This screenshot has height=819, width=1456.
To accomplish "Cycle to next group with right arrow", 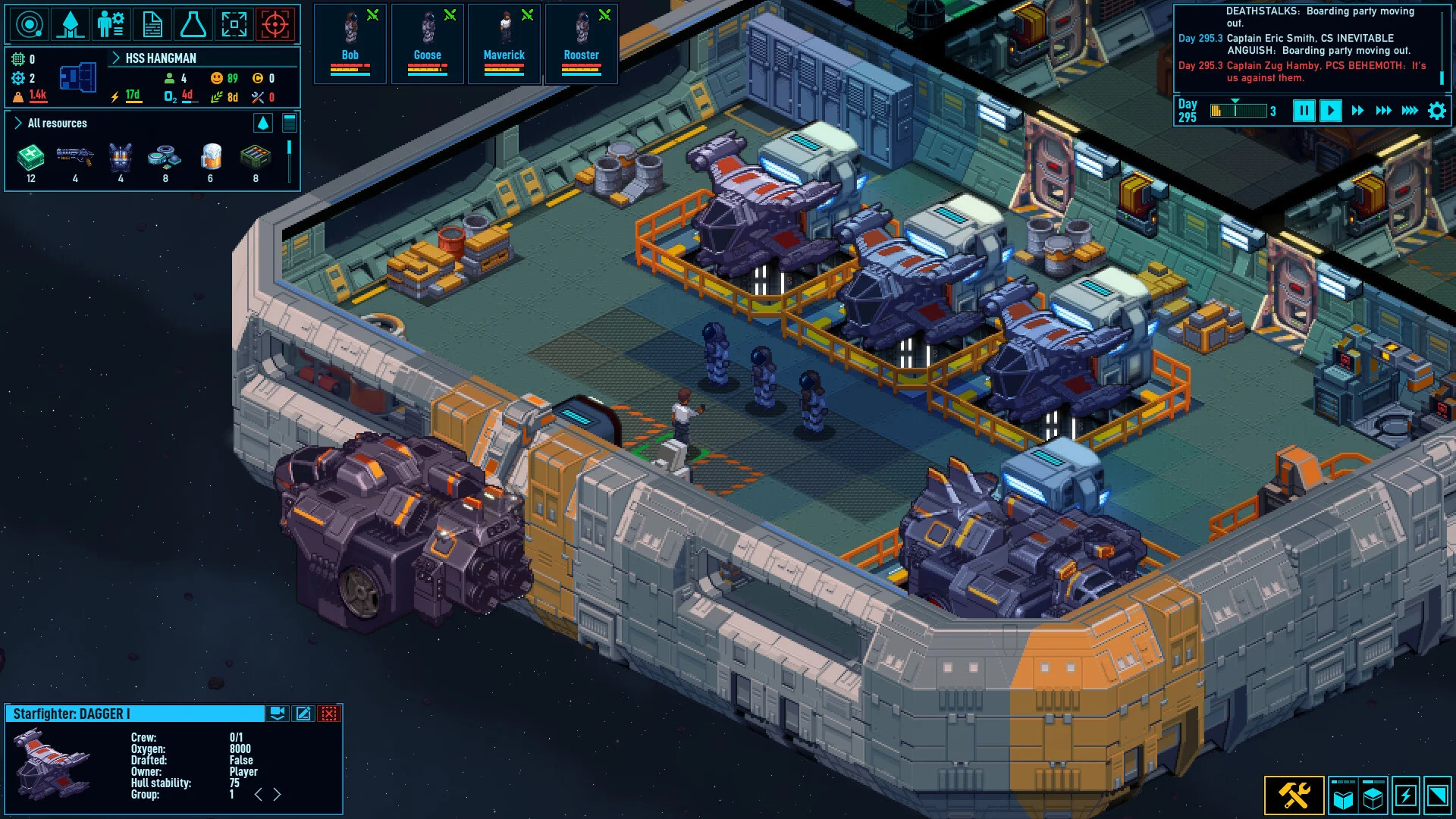I will pos(278,794).
